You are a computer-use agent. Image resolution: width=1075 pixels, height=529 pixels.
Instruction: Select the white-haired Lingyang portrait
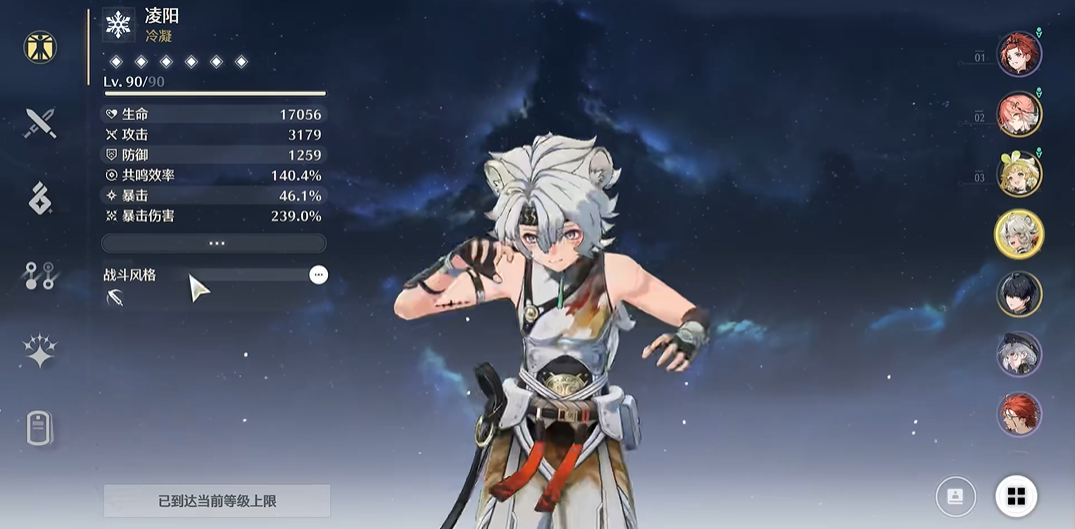[1019, 234]
